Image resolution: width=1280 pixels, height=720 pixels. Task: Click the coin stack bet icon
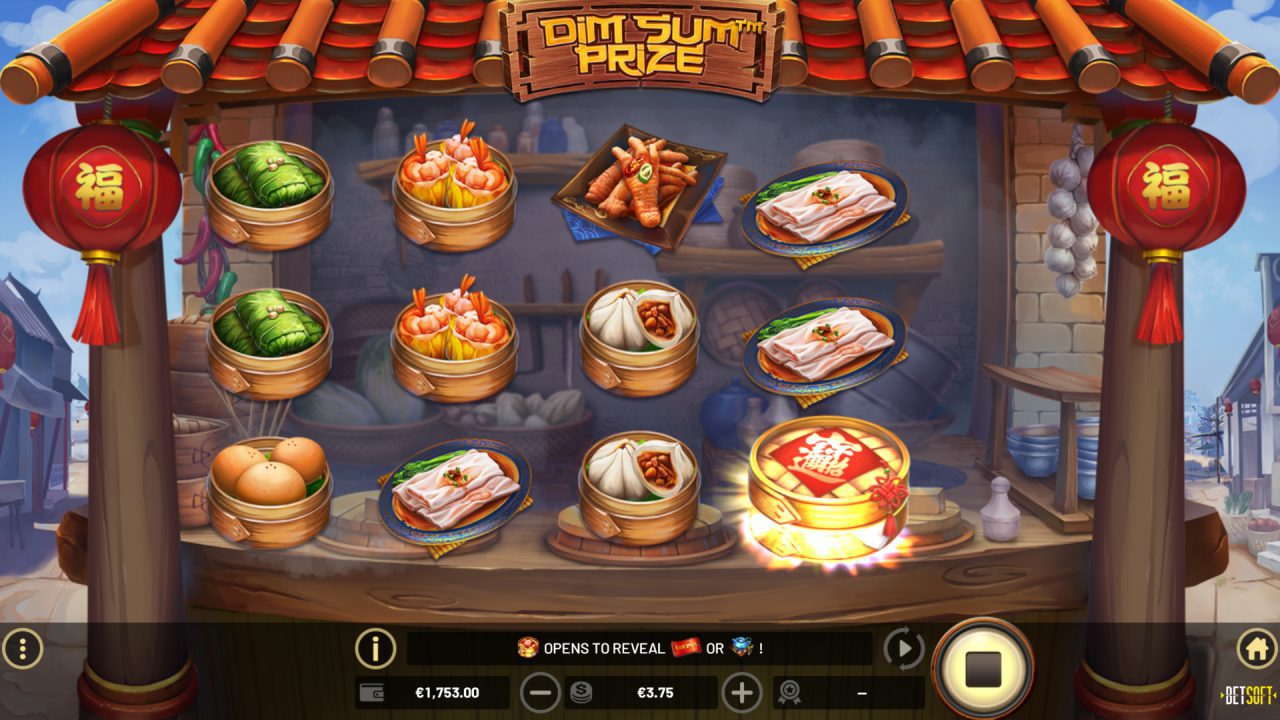(580, 691)
